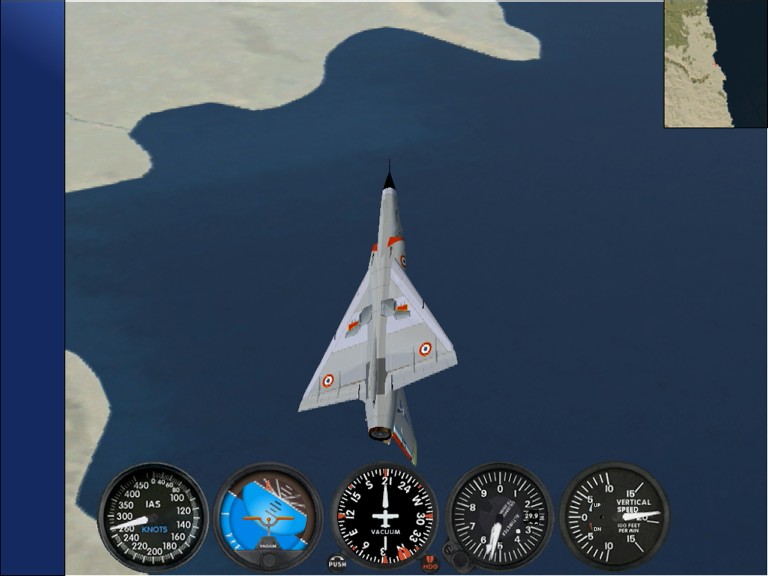Screen dimensions: 768x576
Task: Open the terrain minimap in the corner
Action: coord(714,63)
